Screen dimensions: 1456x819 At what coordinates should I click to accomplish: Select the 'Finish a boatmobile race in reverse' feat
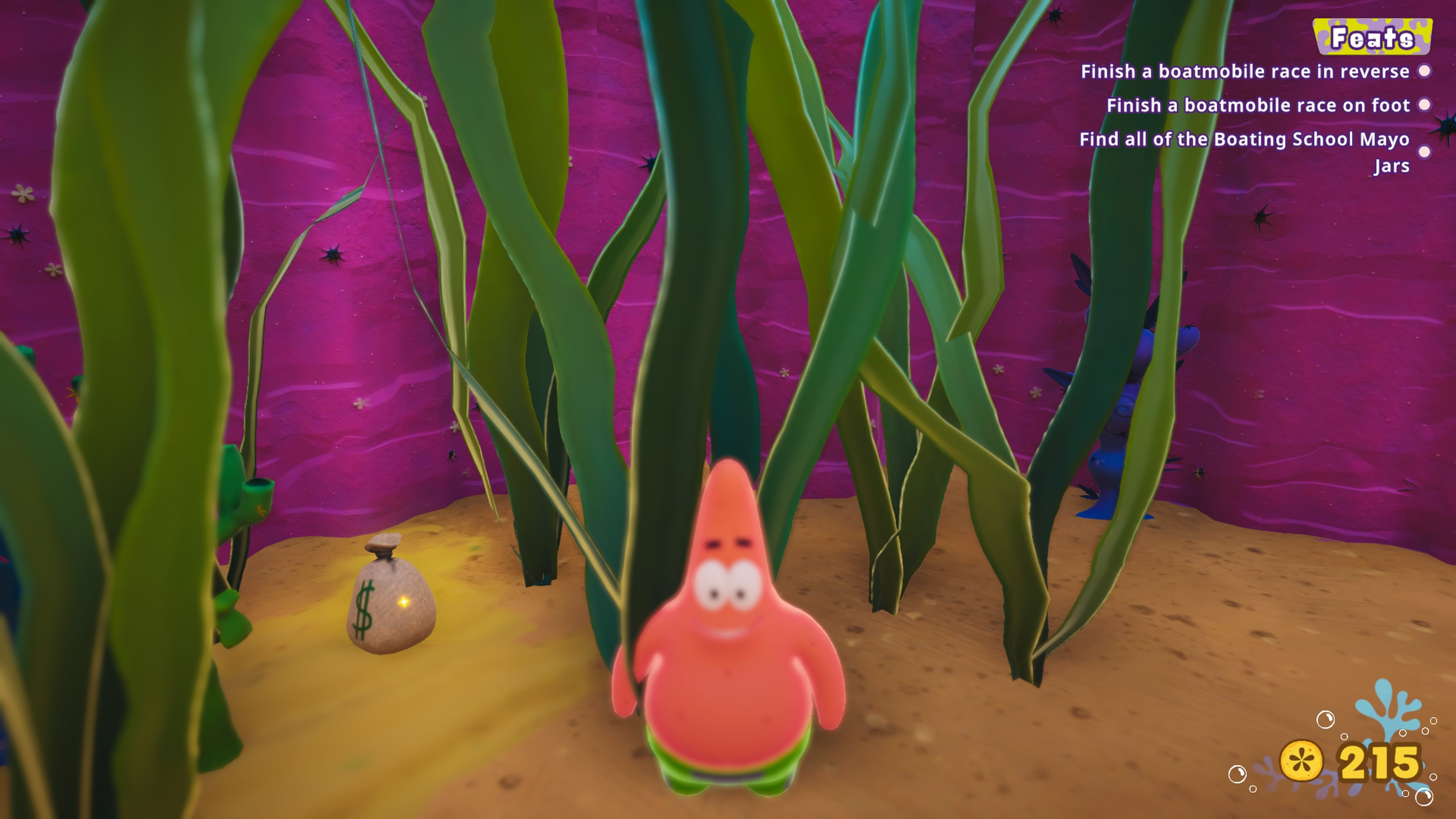[1244, 72]
